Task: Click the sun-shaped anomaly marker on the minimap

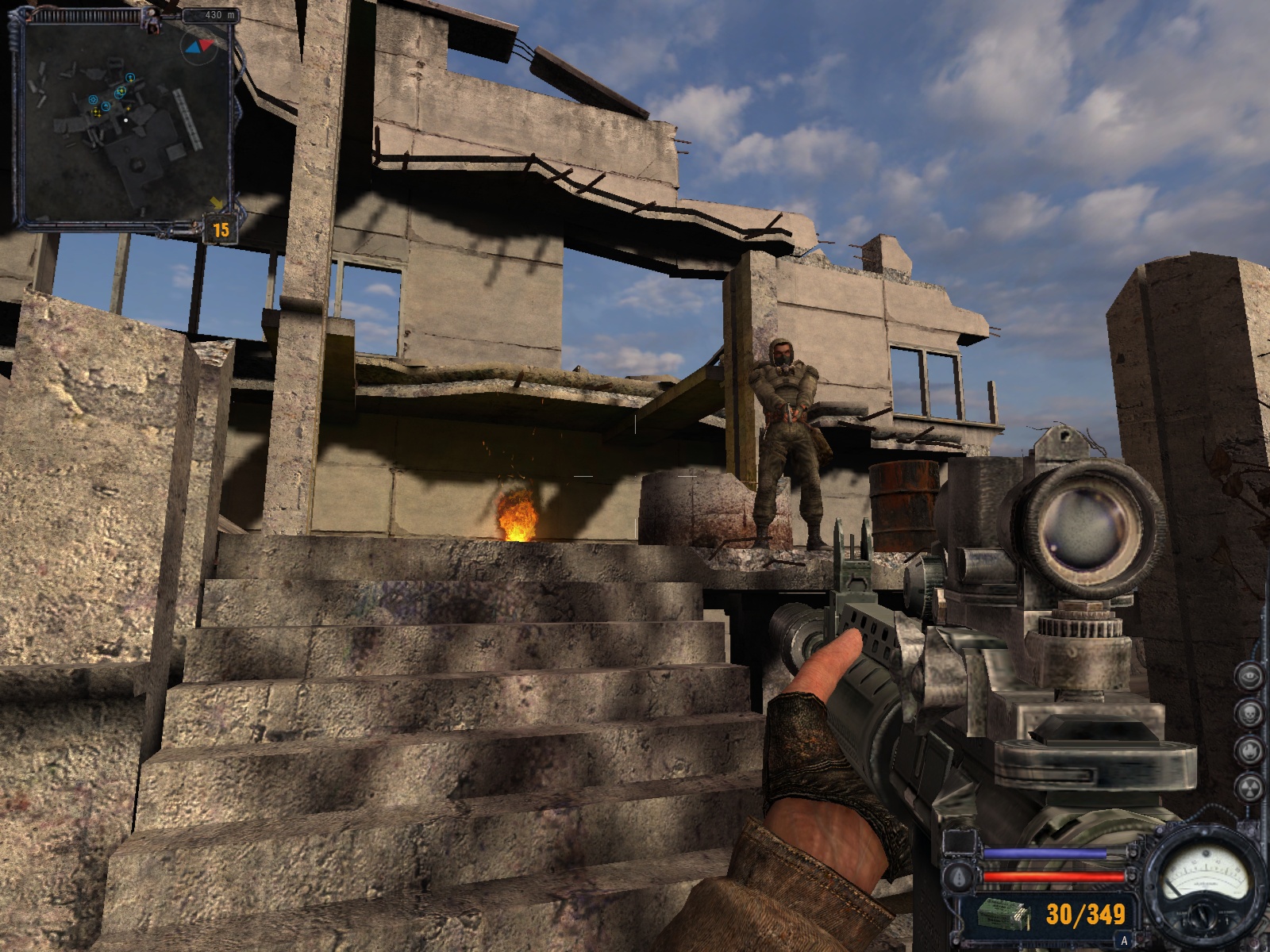Action: (92, 99)
